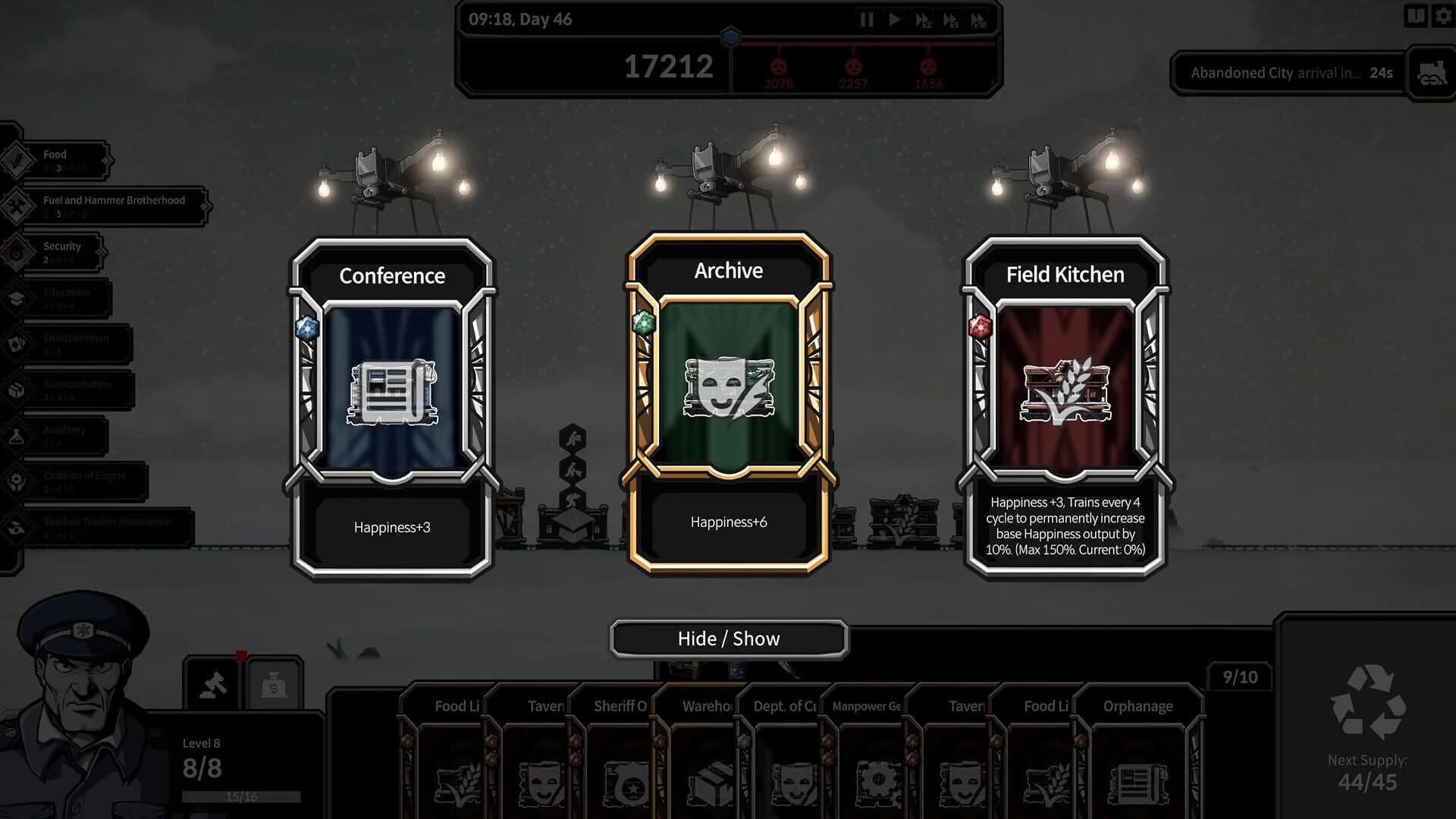
Task: Select the Shadow Traders Association icon
Action: [15, 526]
